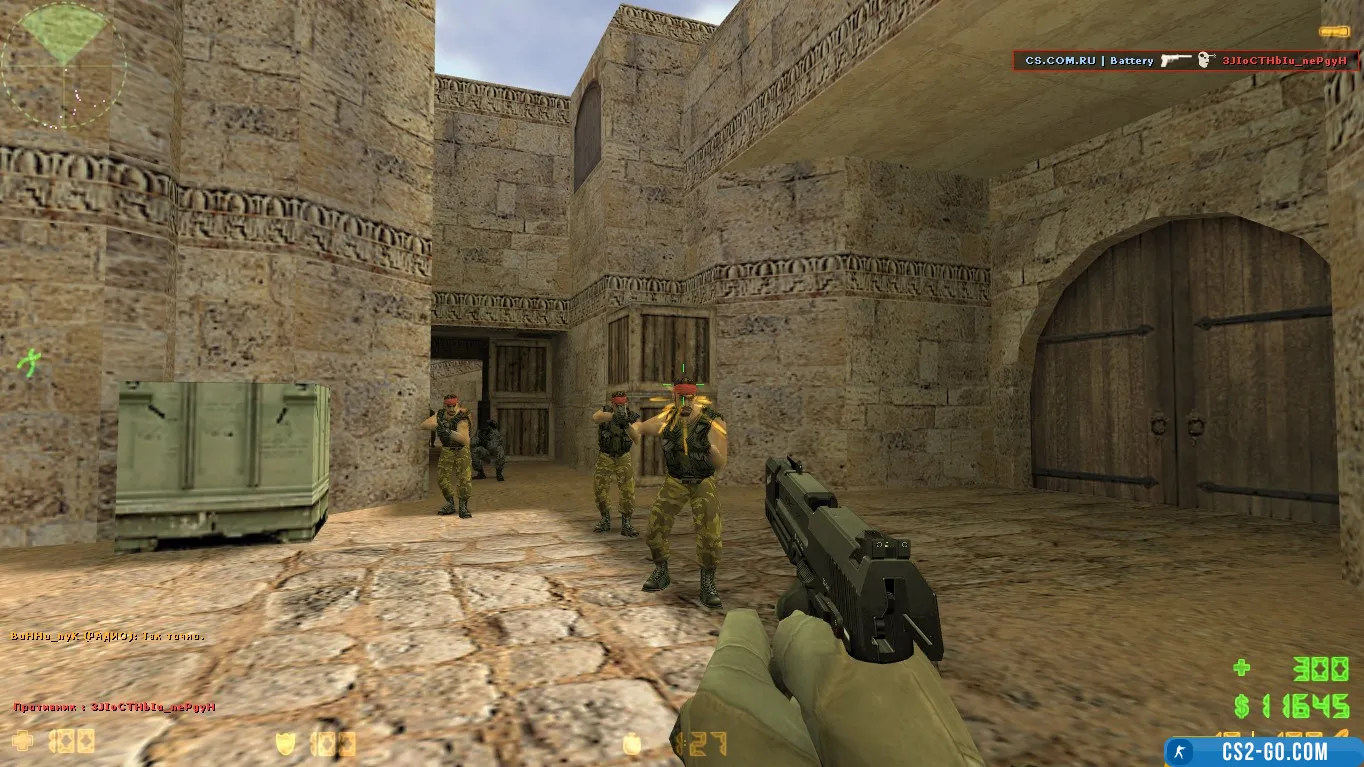Click the armor shield icon

point(286,743)
